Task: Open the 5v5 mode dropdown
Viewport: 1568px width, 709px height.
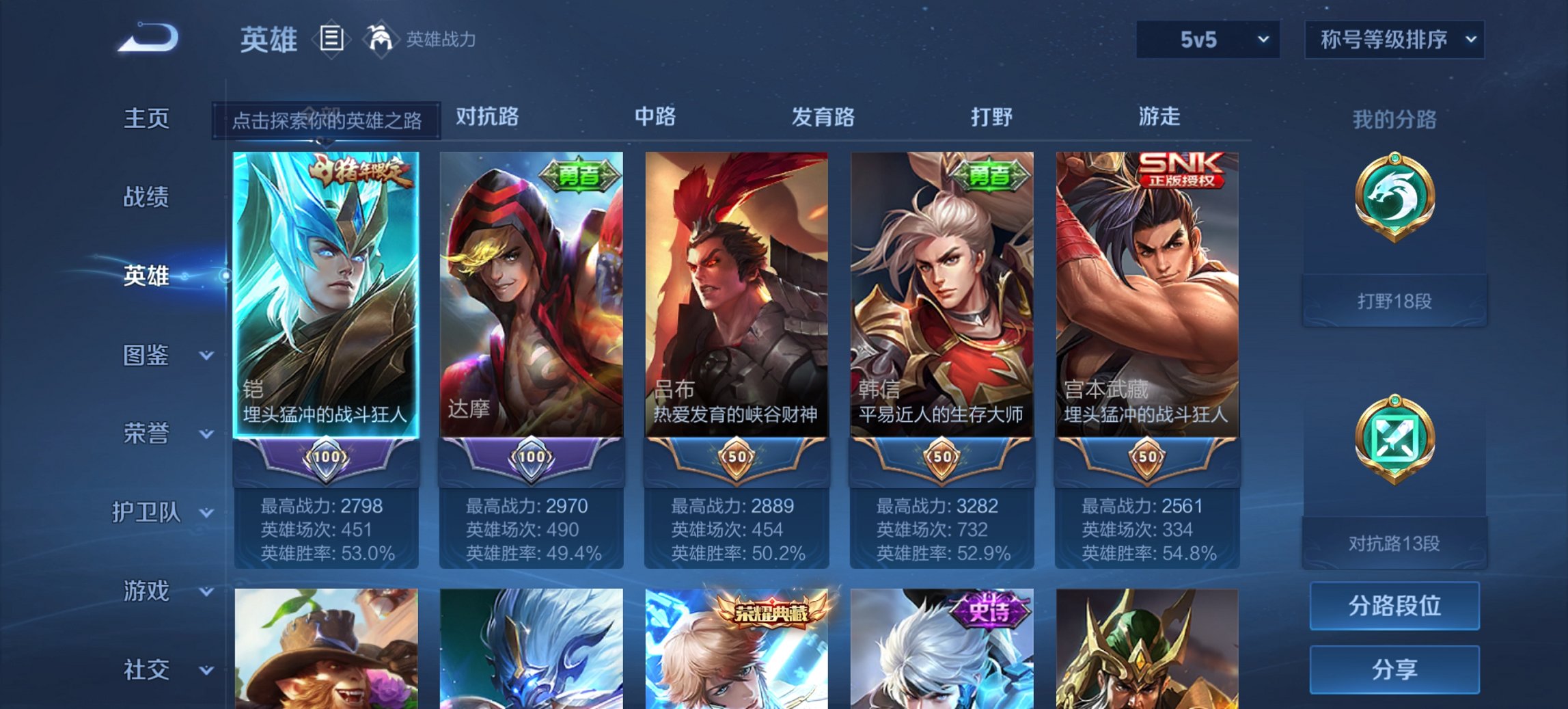Action: pyautogui.click(x=1208, y=40)
